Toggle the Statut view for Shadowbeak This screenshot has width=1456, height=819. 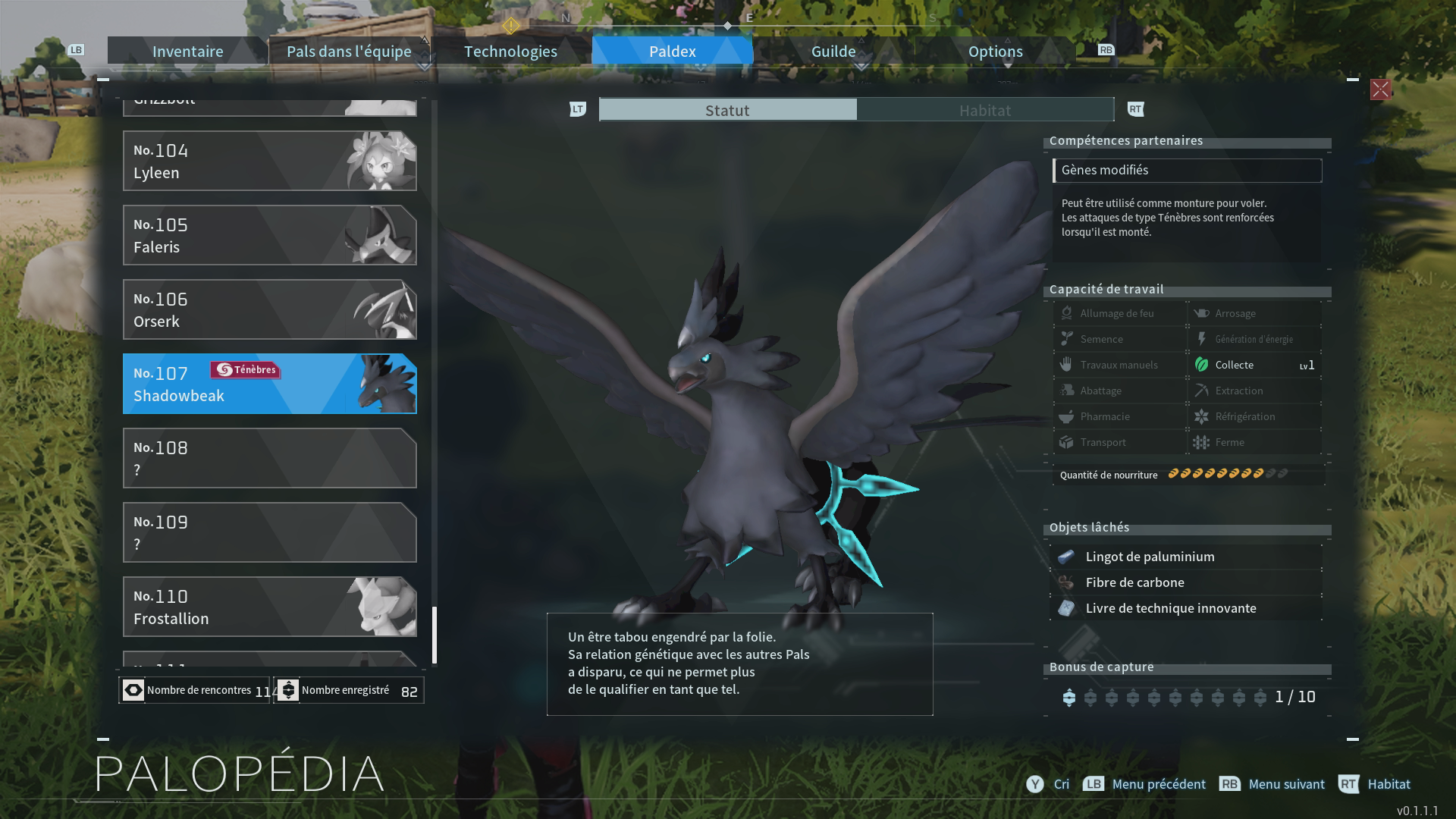click(726, 109)
